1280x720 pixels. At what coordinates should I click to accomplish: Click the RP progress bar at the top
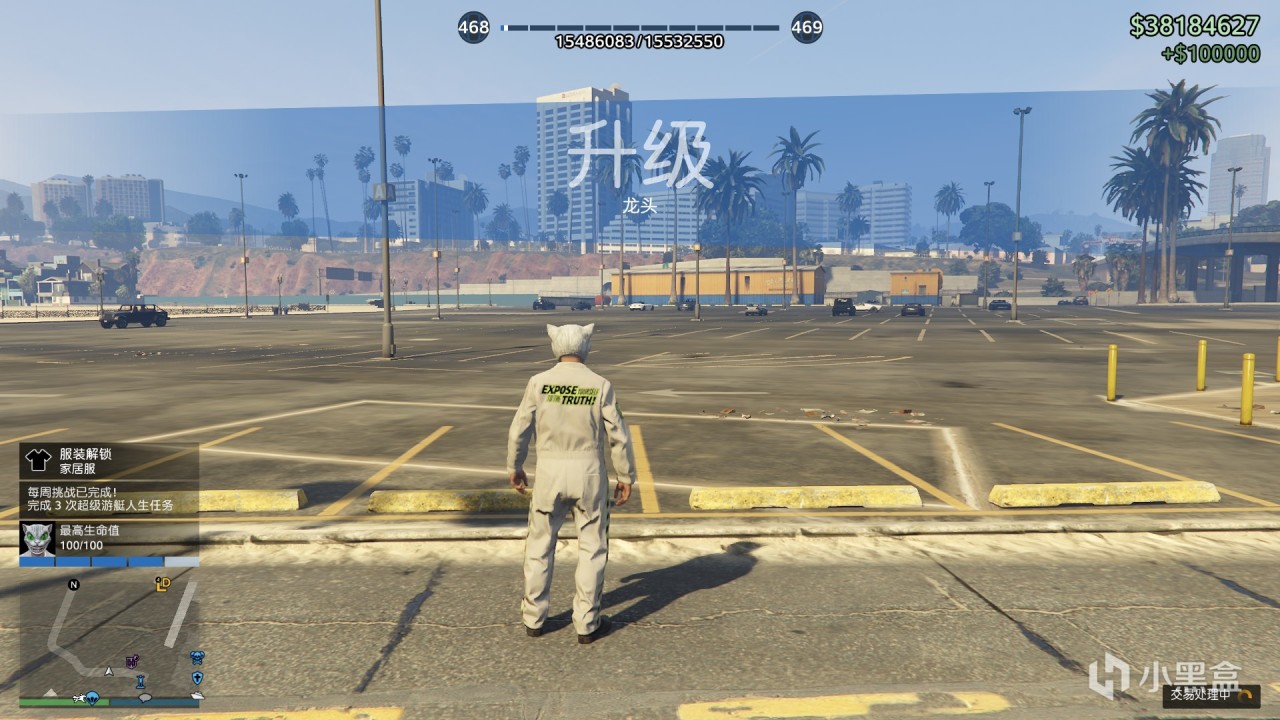click(640, 27)
